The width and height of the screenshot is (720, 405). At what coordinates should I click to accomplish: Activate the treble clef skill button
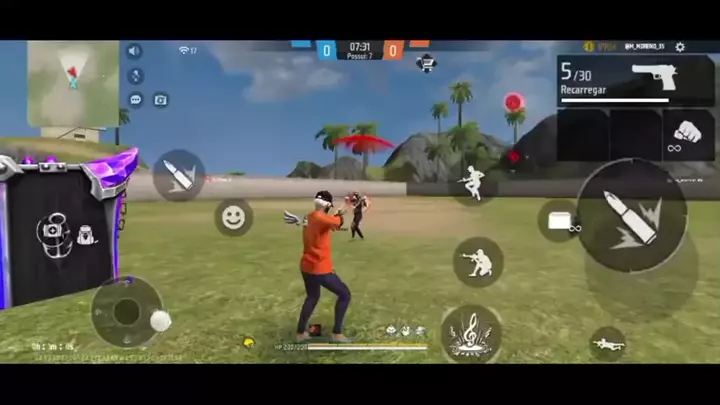[470, 332]
